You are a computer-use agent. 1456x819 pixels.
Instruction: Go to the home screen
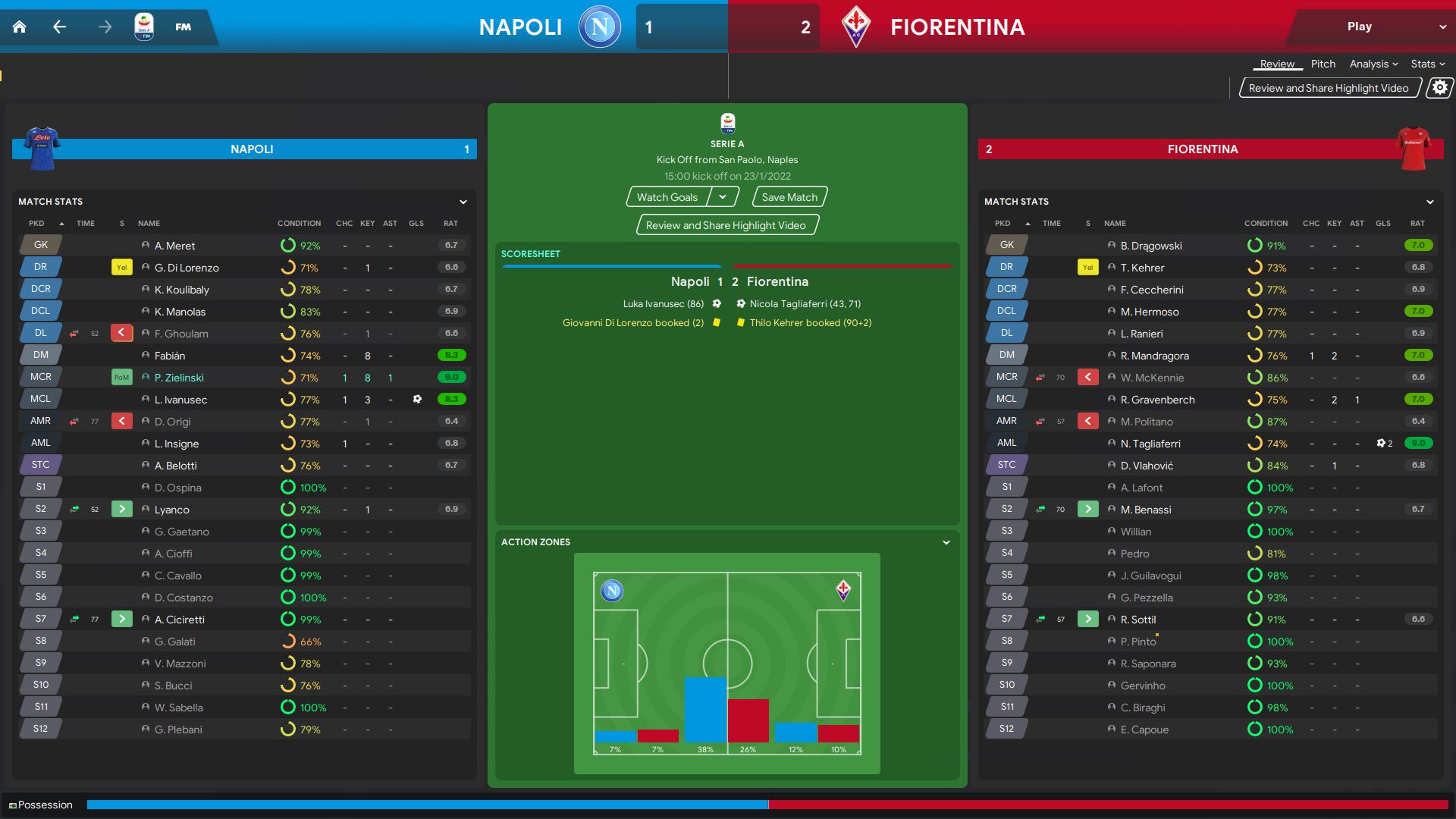tap(20, 27)
